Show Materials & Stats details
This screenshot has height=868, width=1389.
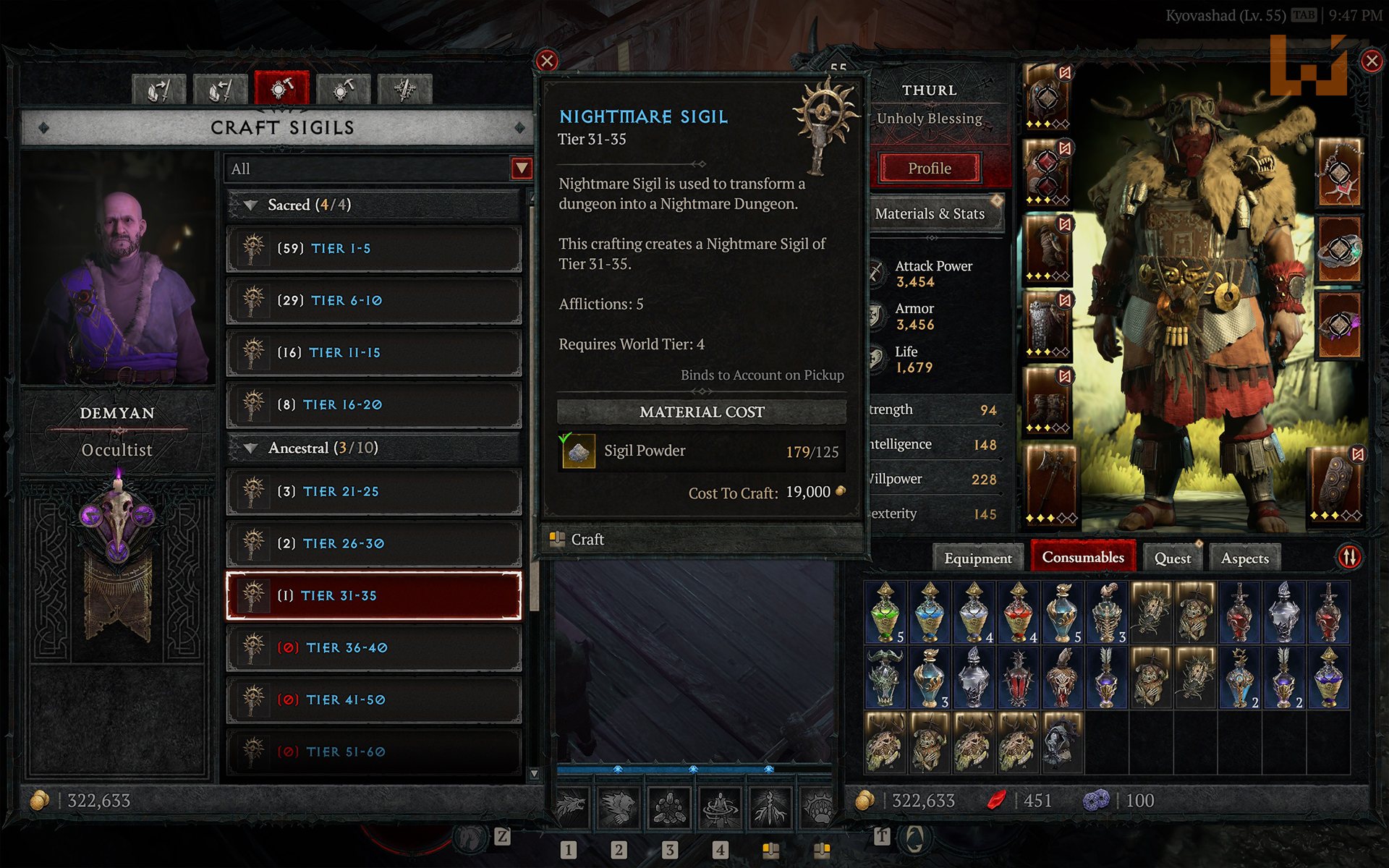click(x=930, y=214)
